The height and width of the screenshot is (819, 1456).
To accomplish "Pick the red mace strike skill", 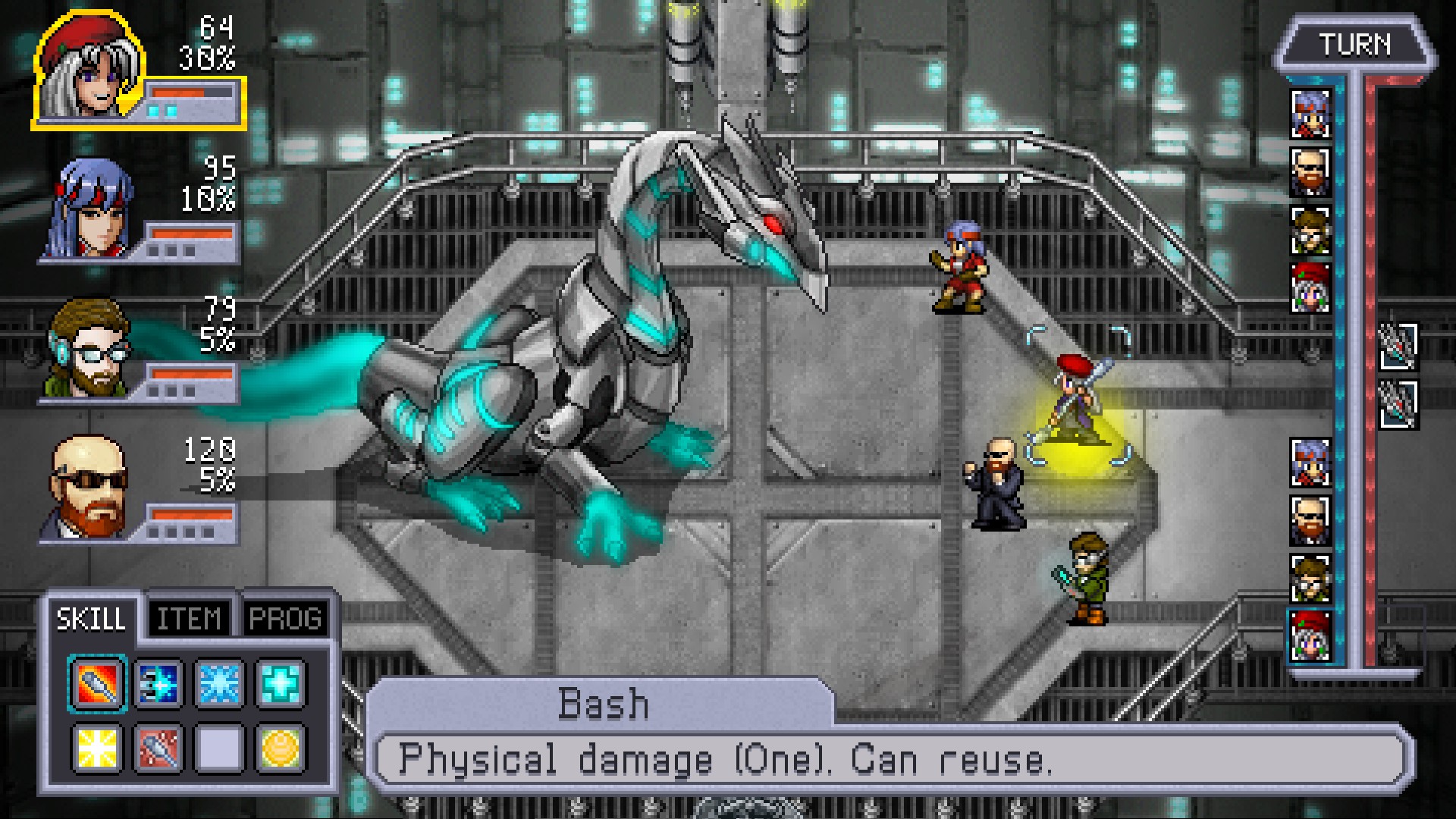I will point(158,748).
